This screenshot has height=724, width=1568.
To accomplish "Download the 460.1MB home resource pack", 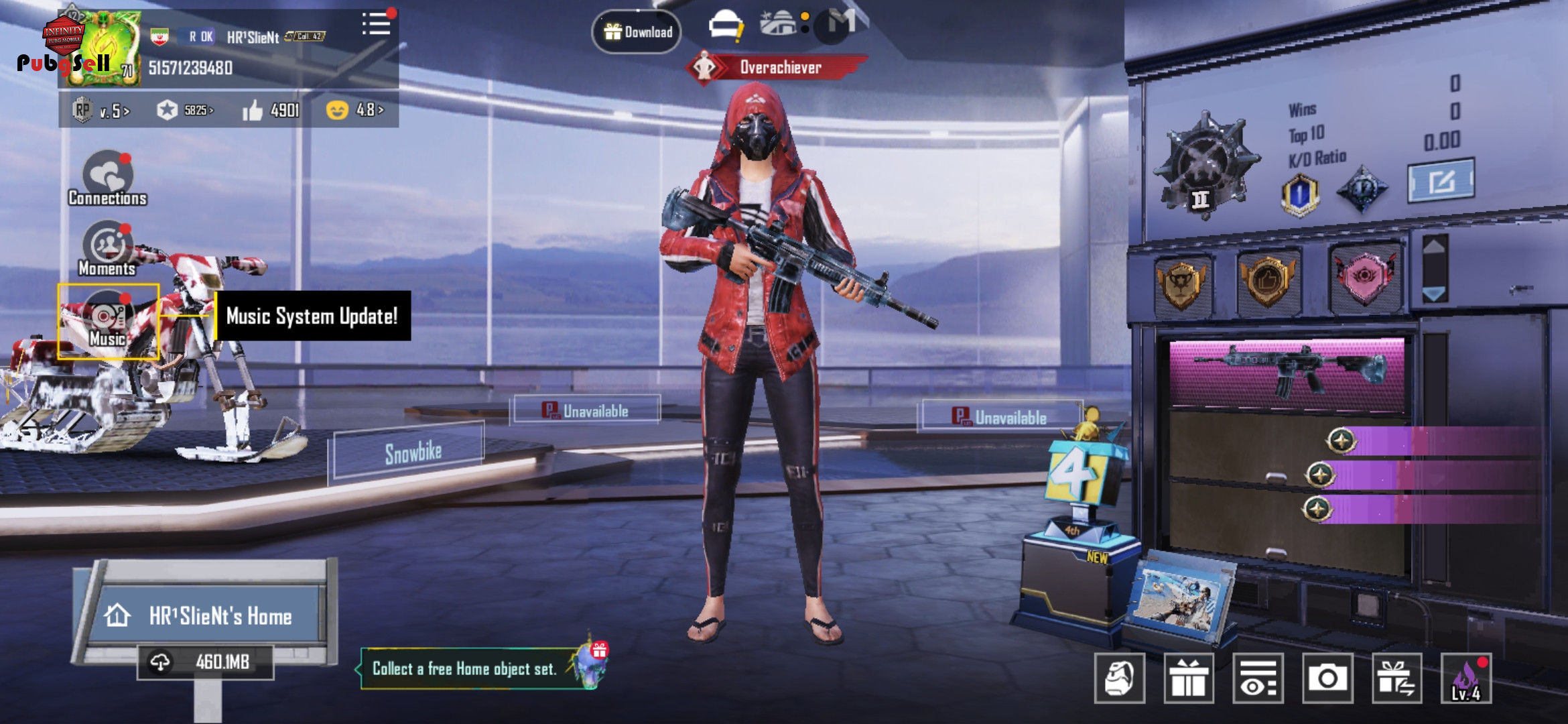I will pos(206,662).
